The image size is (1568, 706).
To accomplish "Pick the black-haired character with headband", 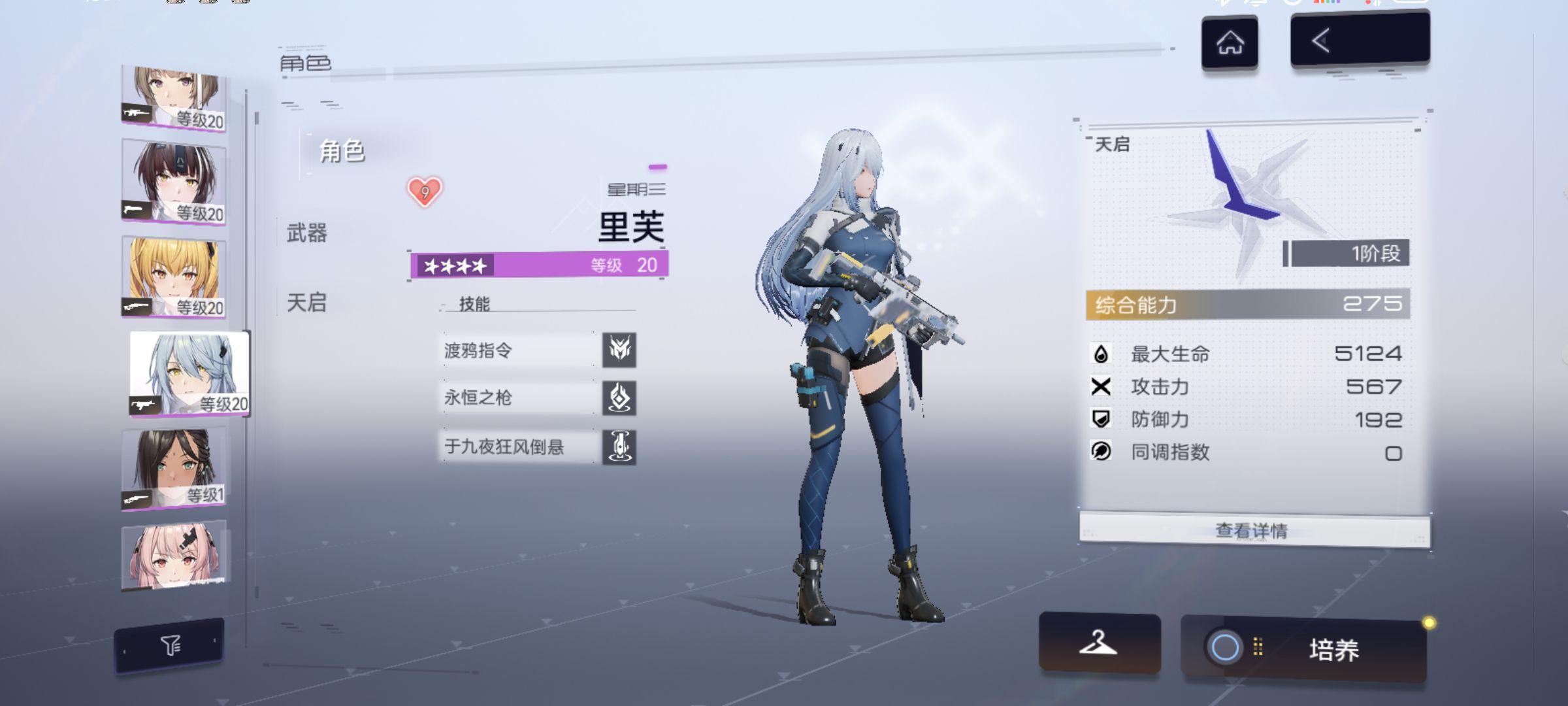I will pos(174,182).
